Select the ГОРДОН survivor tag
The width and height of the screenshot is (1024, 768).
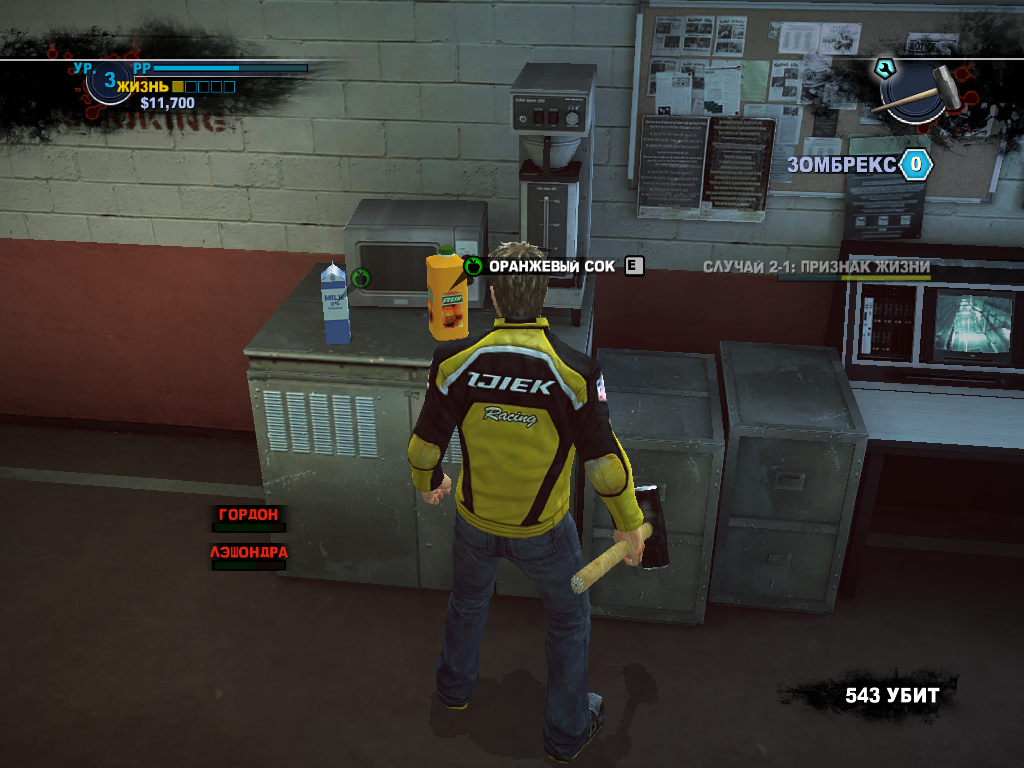point(249,514)
